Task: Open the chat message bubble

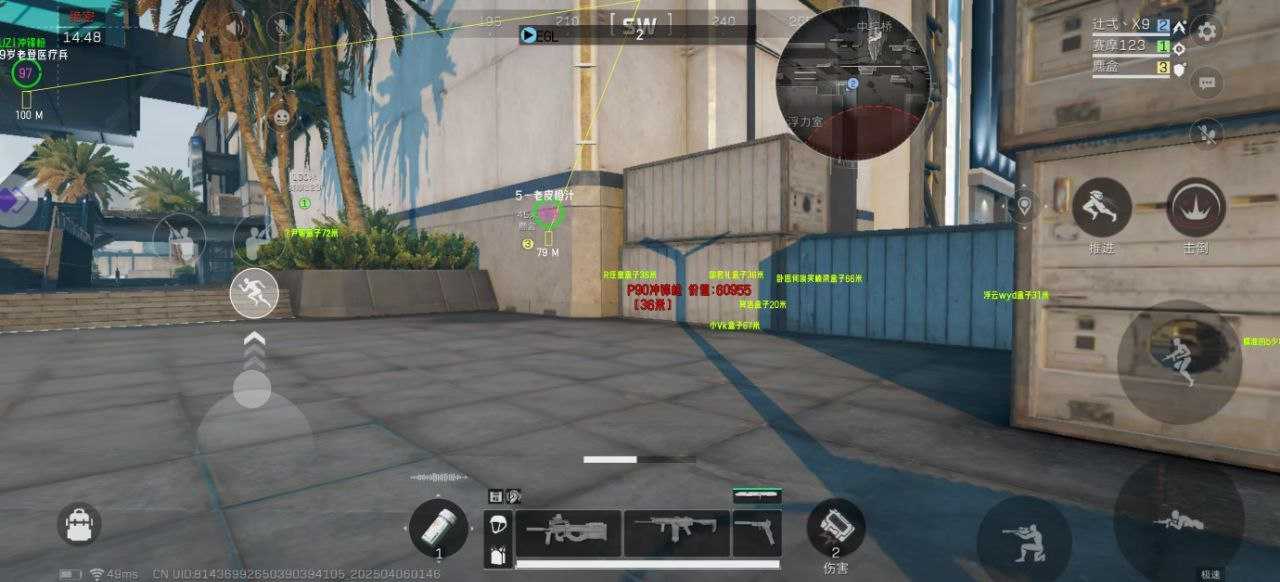Action: pyautogui.click(x=1207, y=83)
